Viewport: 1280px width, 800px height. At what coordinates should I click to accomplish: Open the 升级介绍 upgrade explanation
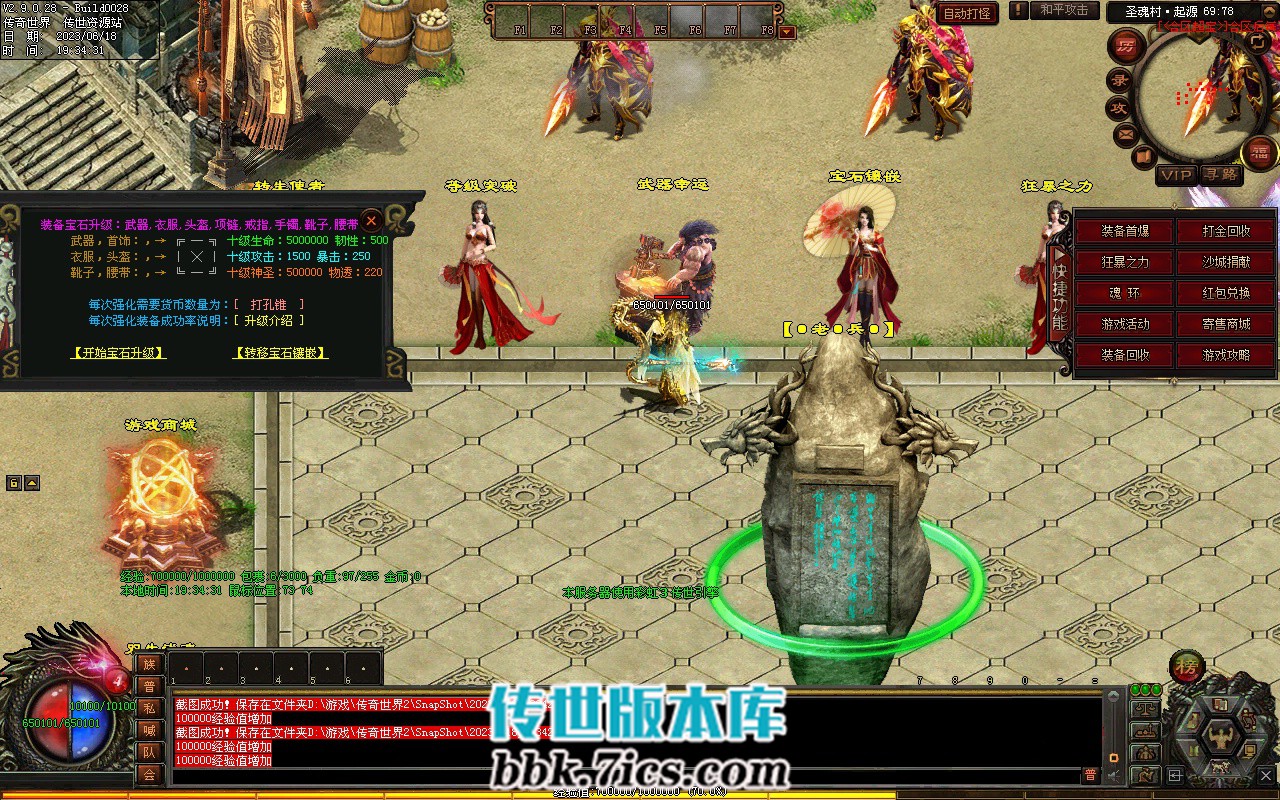268,321
